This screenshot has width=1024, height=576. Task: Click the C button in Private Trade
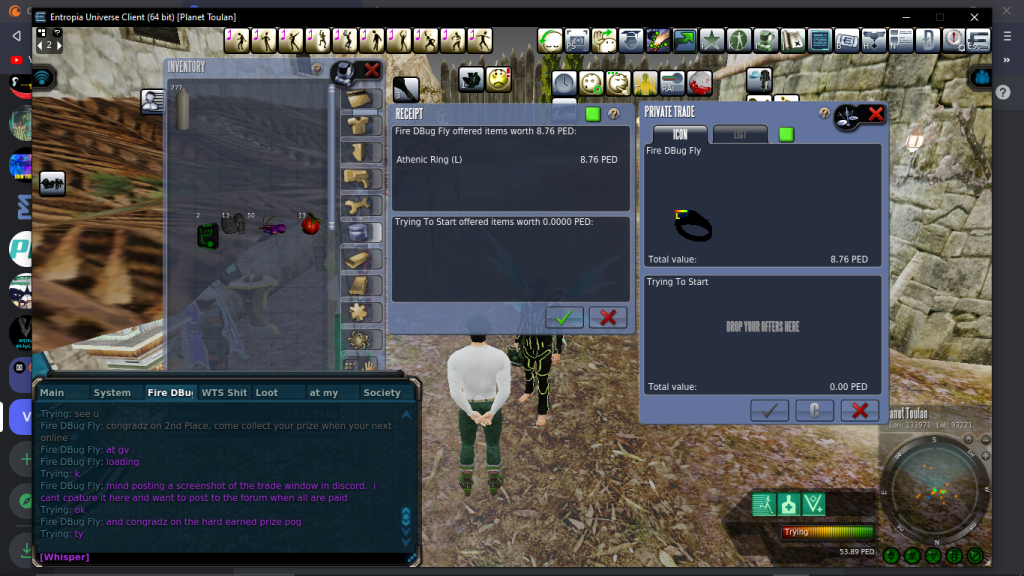click(x=815, y=410)
